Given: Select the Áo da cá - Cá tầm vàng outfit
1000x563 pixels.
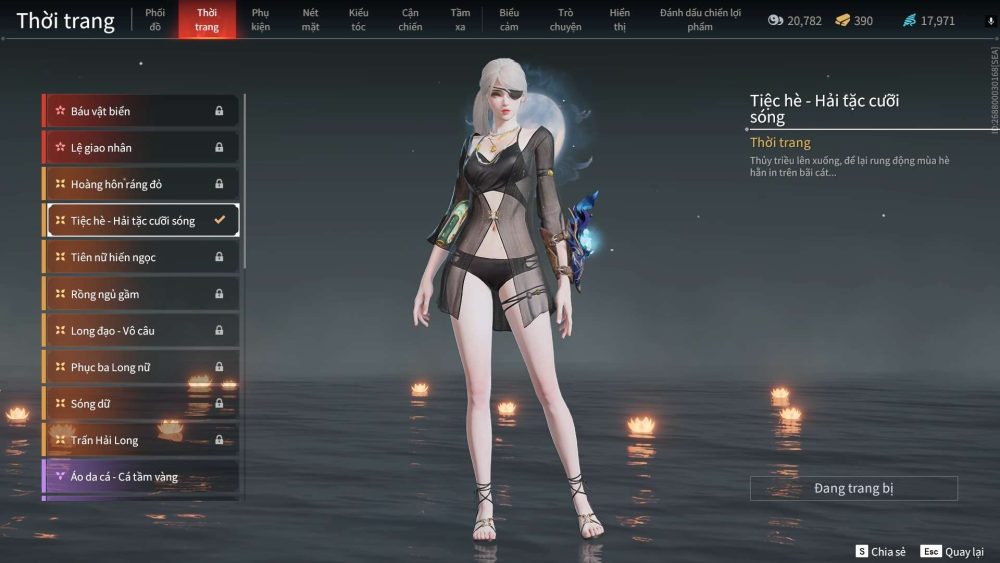Looking at the screenshot, I should click(141, 477).
